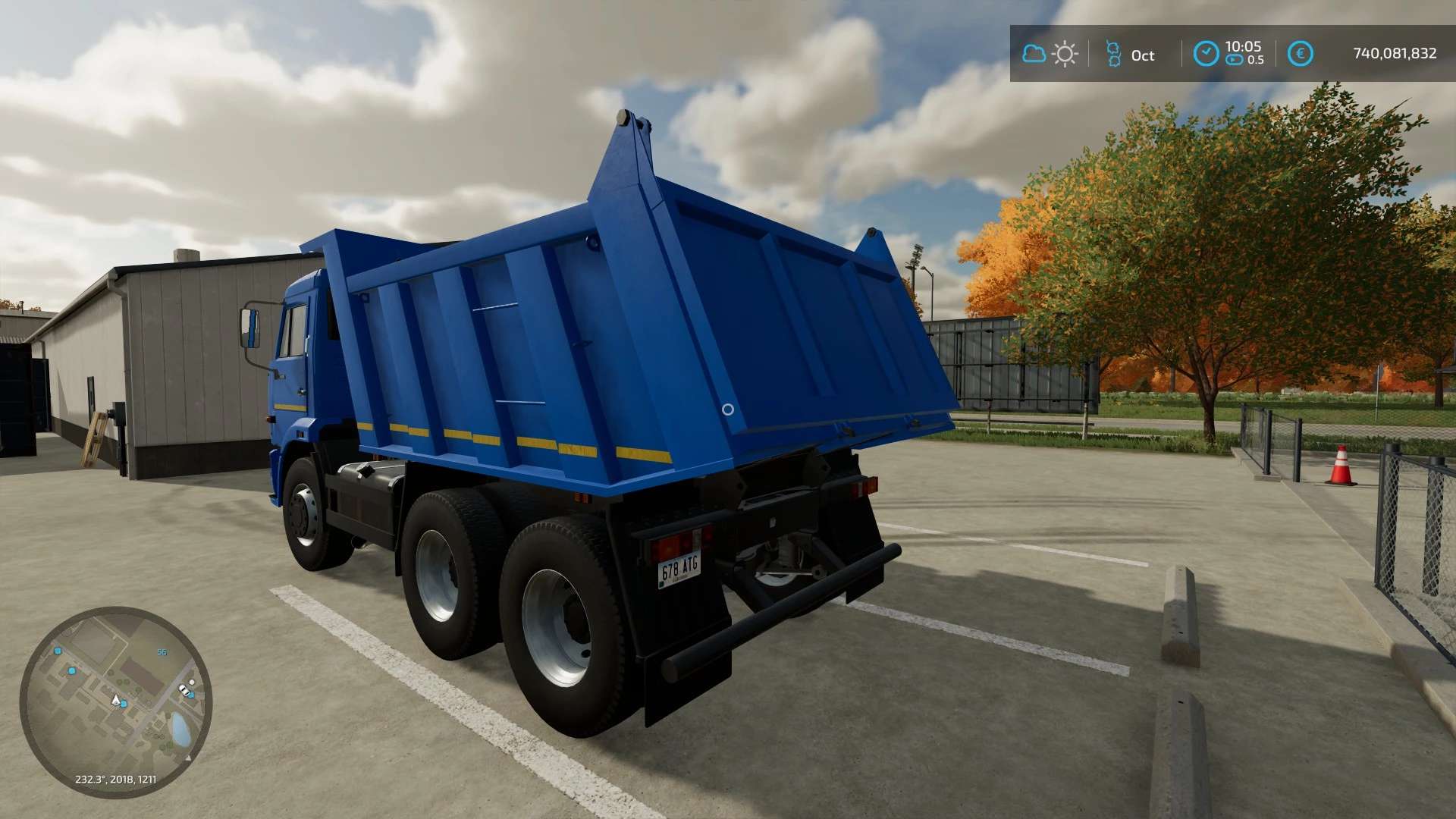The height and width of the screenshot is (819, 1456).
Task: Open the circular minimap
Action: [115, 701]
